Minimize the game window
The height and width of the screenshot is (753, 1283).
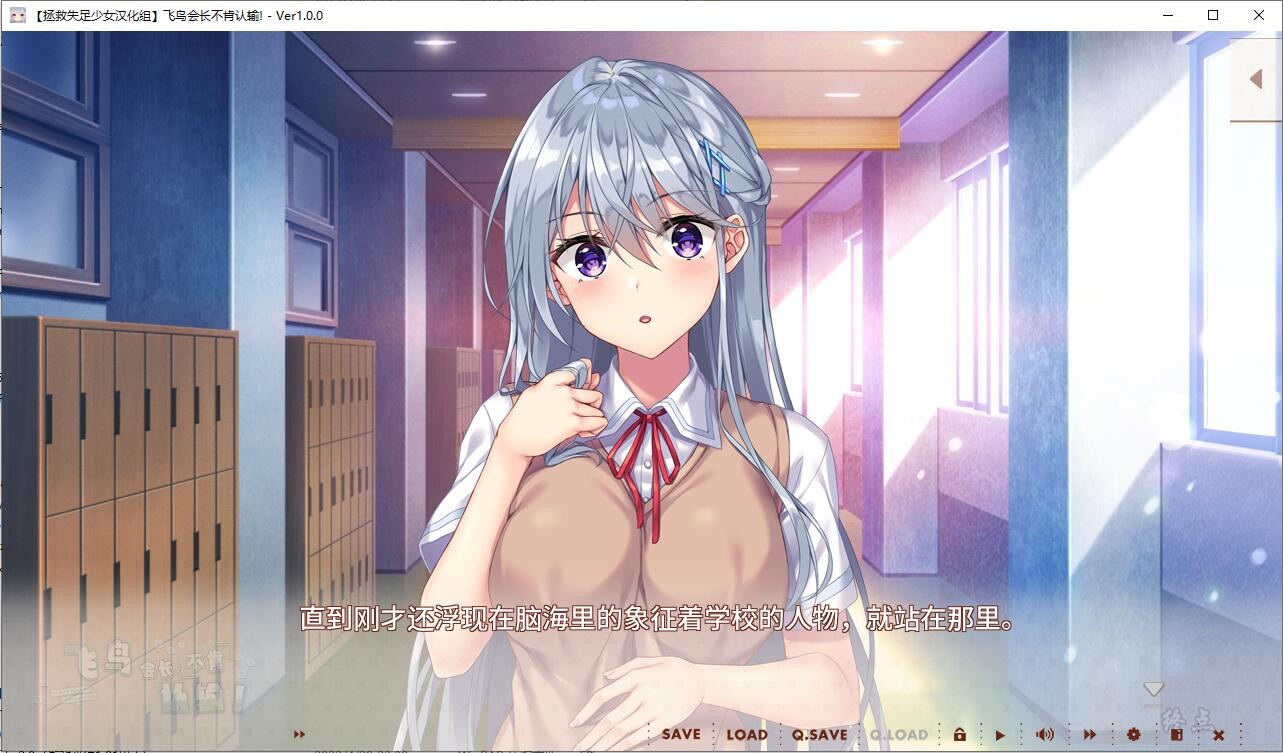(x=1166, y=15)
